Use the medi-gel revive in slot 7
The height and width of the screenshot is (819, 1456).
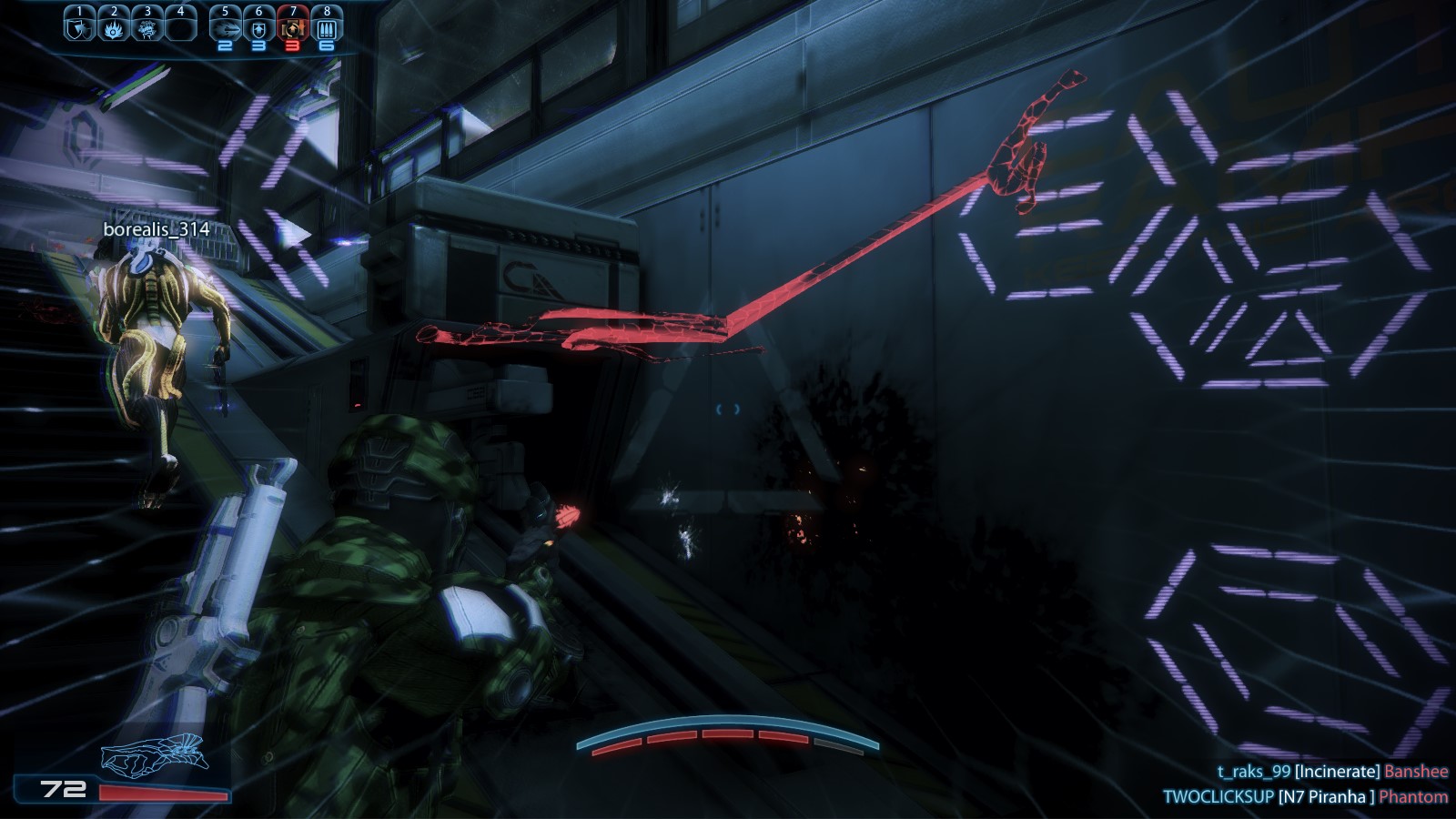[x=292, y=28]
